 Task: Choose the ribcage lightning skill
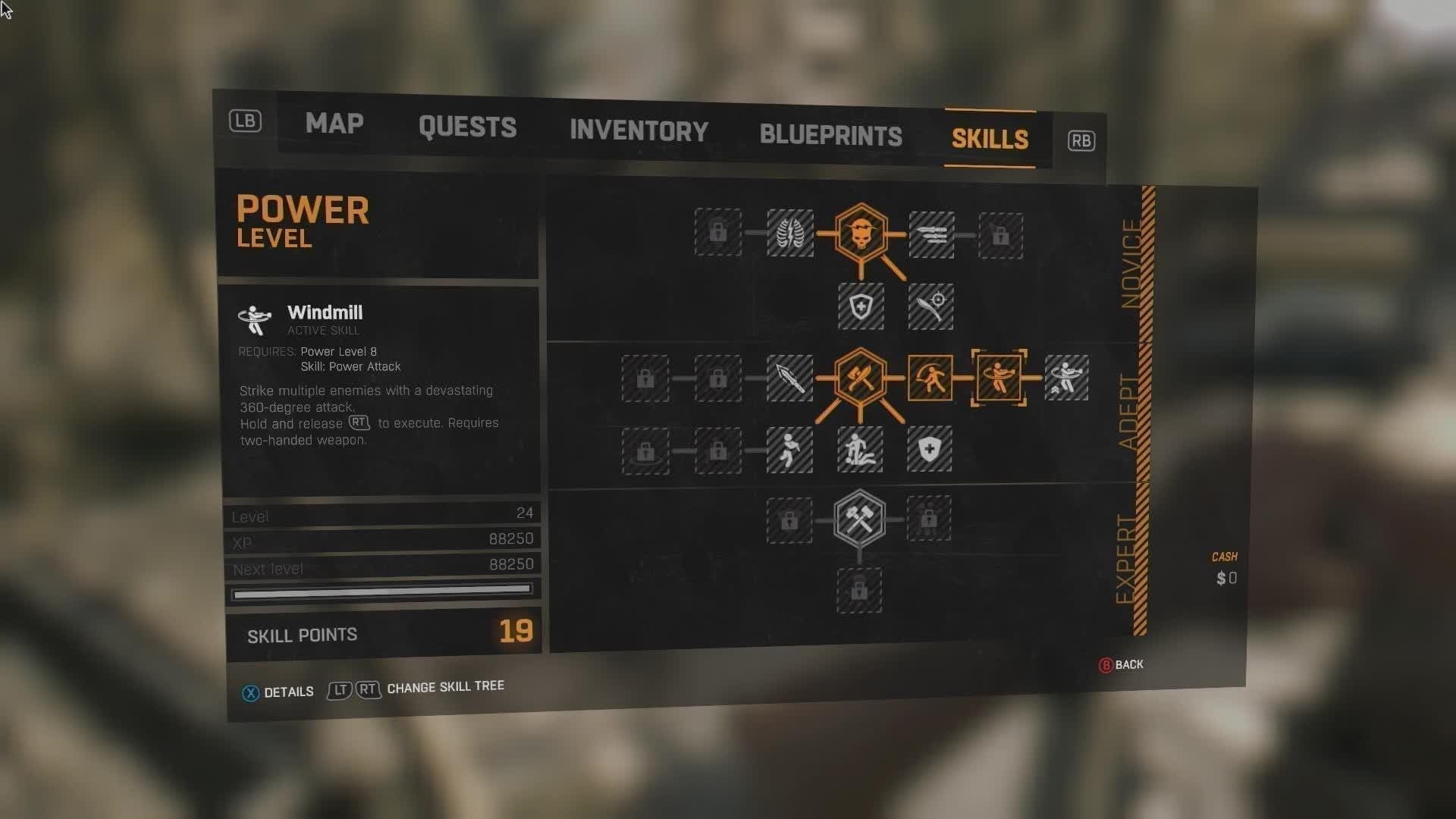click(789, 233)
